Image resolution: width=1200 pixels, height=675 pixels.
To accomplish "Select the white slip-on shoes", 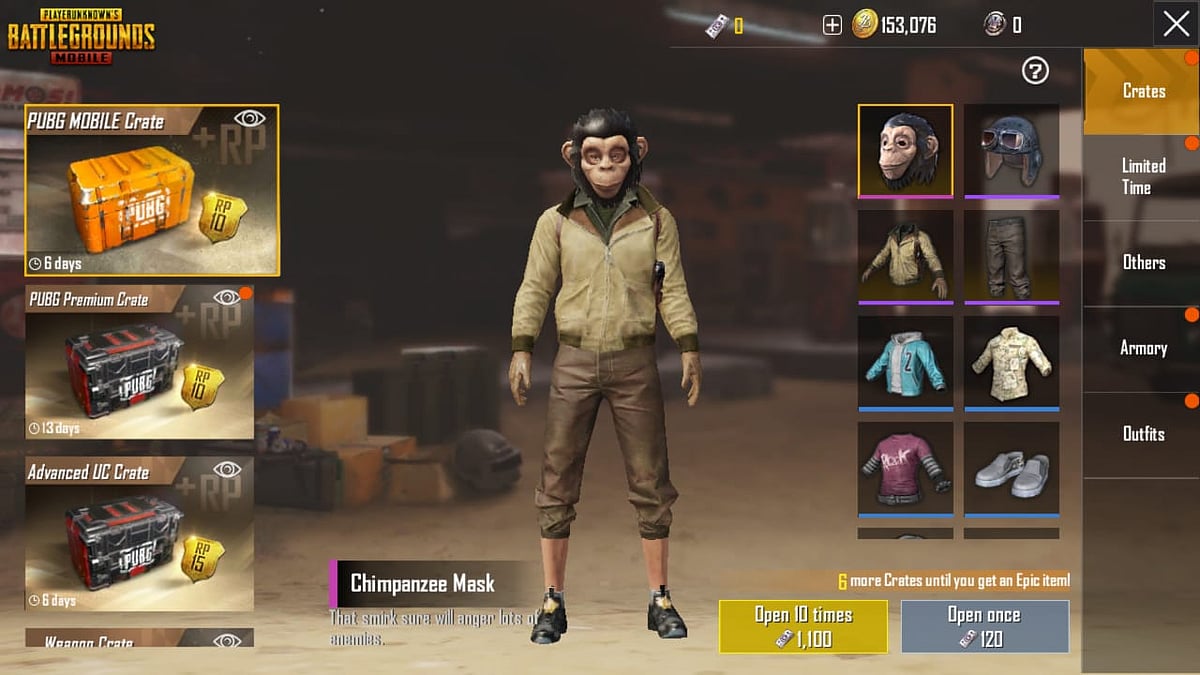I will pyautogui.click(x=1011, y=468).
